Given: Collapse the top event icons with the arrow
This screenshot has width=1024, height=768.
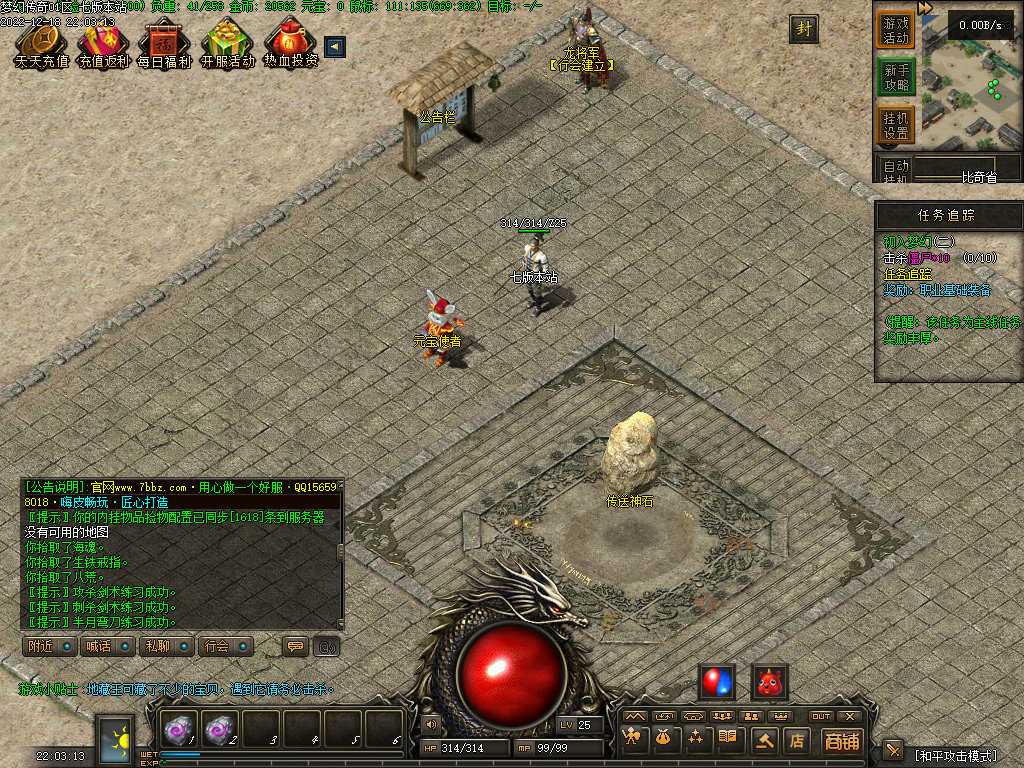Looking at the screenshot, I should 335,46.
